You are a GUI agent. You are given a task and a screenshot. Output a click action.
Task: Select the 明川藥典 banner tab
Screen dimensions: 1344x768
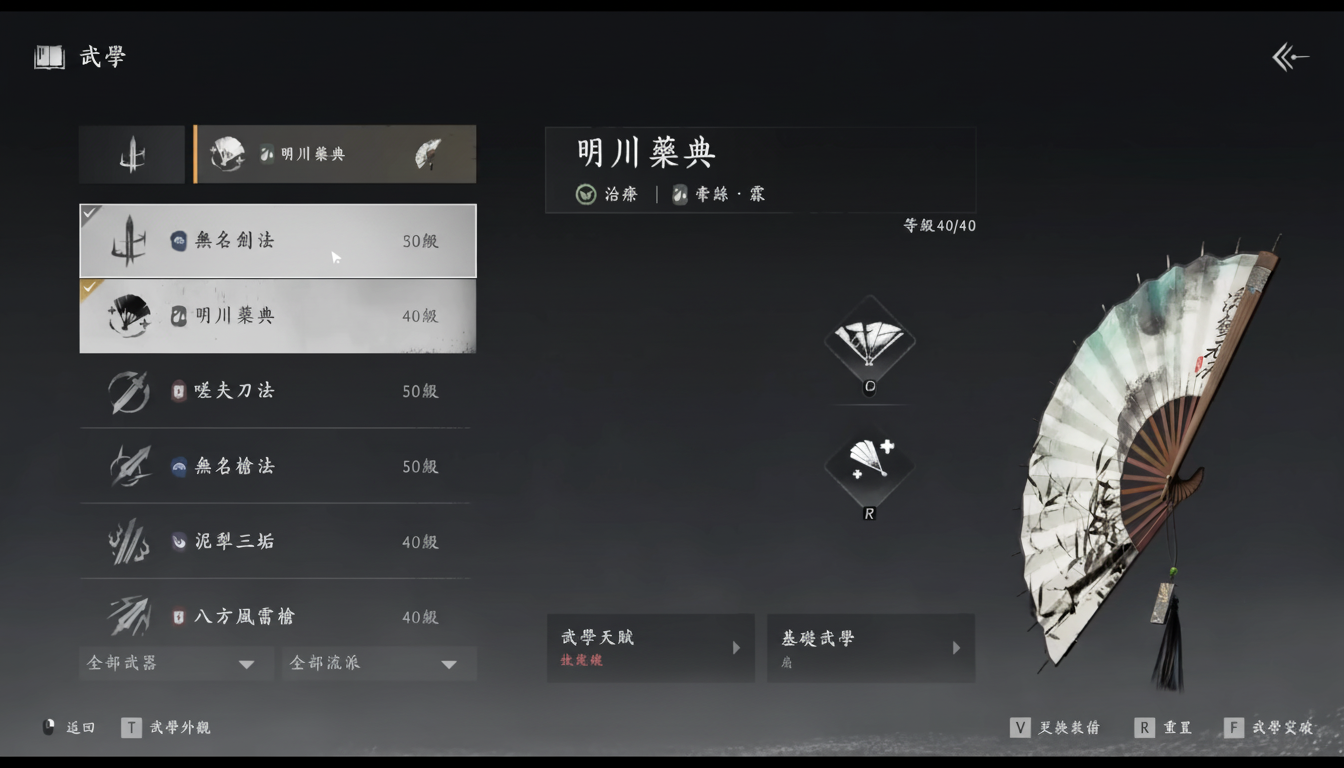click(x=335, y=154)
